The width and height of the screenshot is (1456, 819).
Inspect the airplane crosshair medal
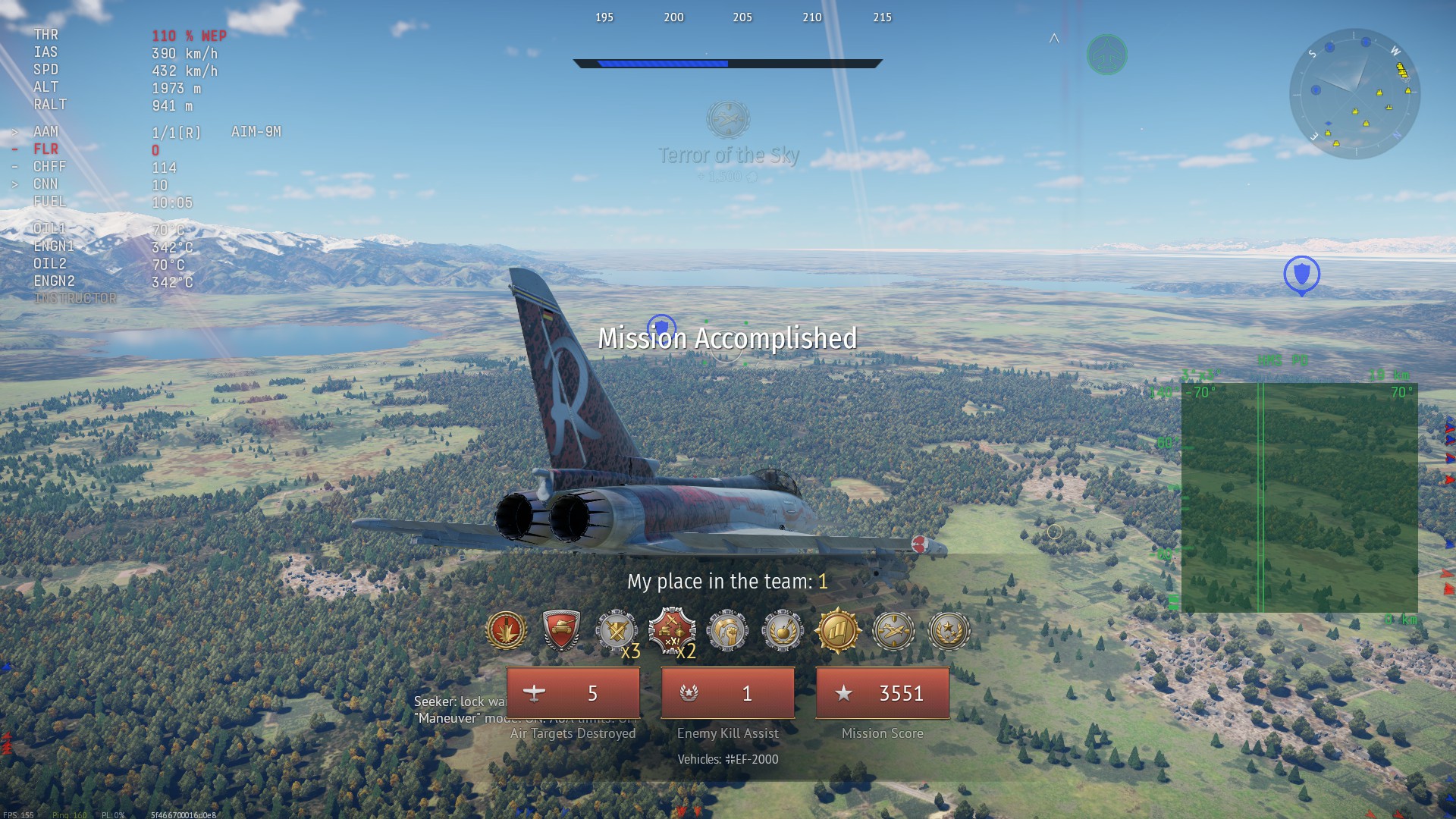[x=893, y=630]
